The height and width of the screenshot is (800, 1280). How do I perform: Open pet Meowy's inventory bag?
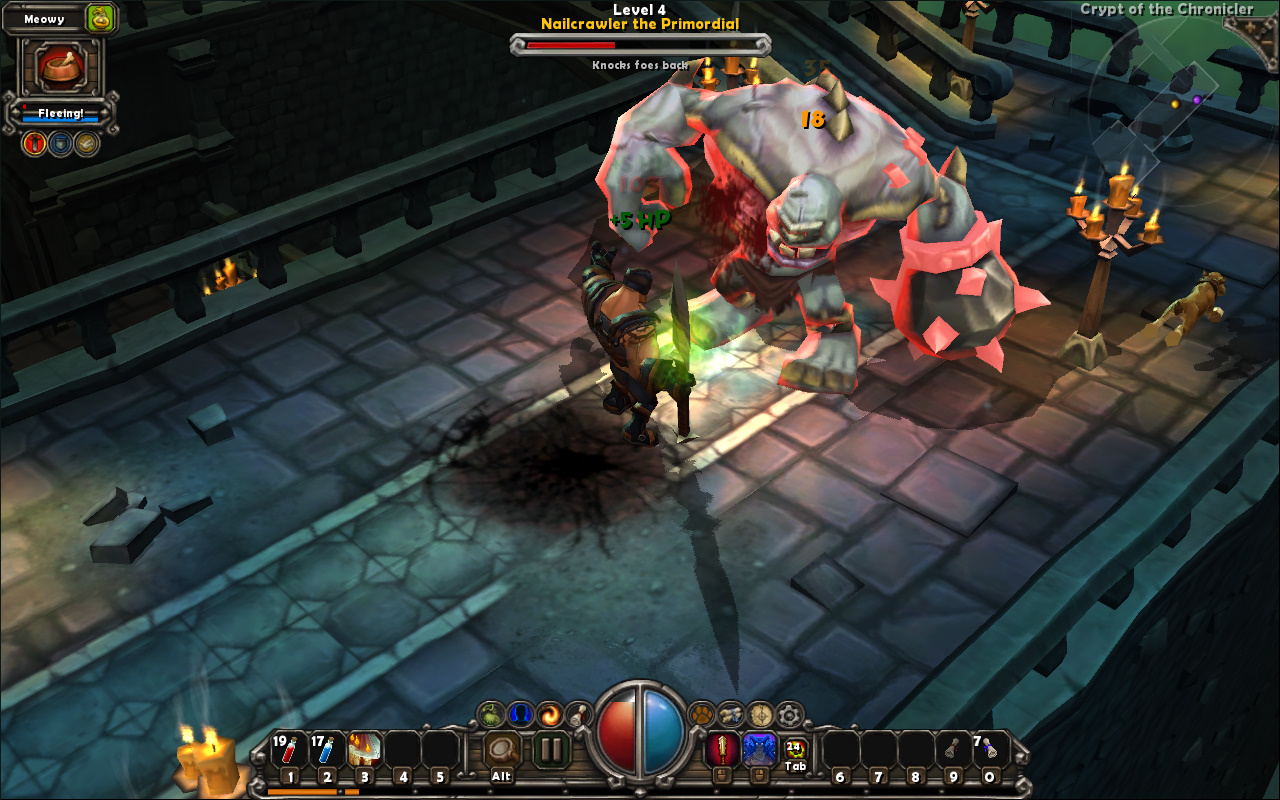coord(100,18)
